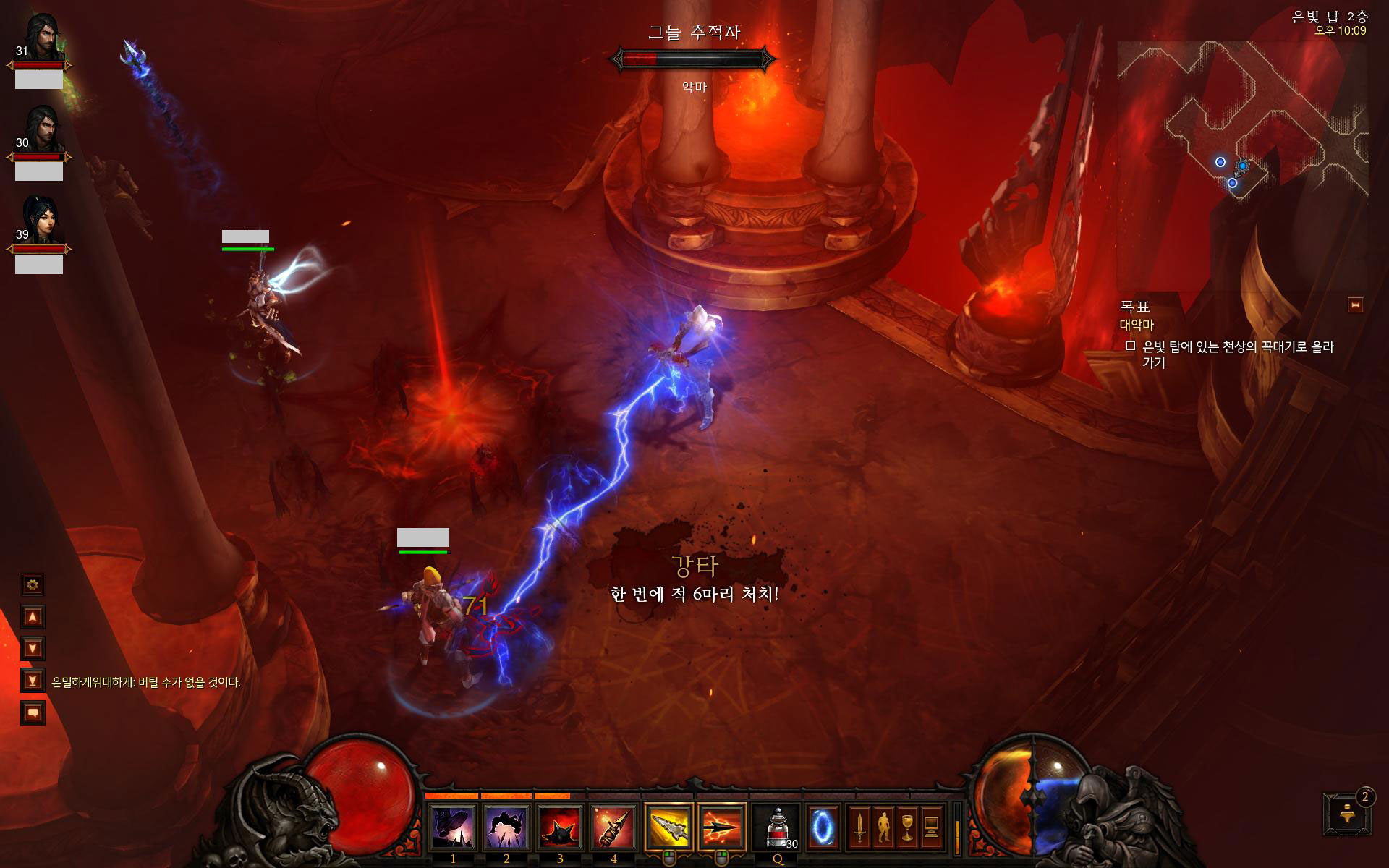
Task: Collapse the objective tracker with its toggle
Action: (x=1355, y=305)
